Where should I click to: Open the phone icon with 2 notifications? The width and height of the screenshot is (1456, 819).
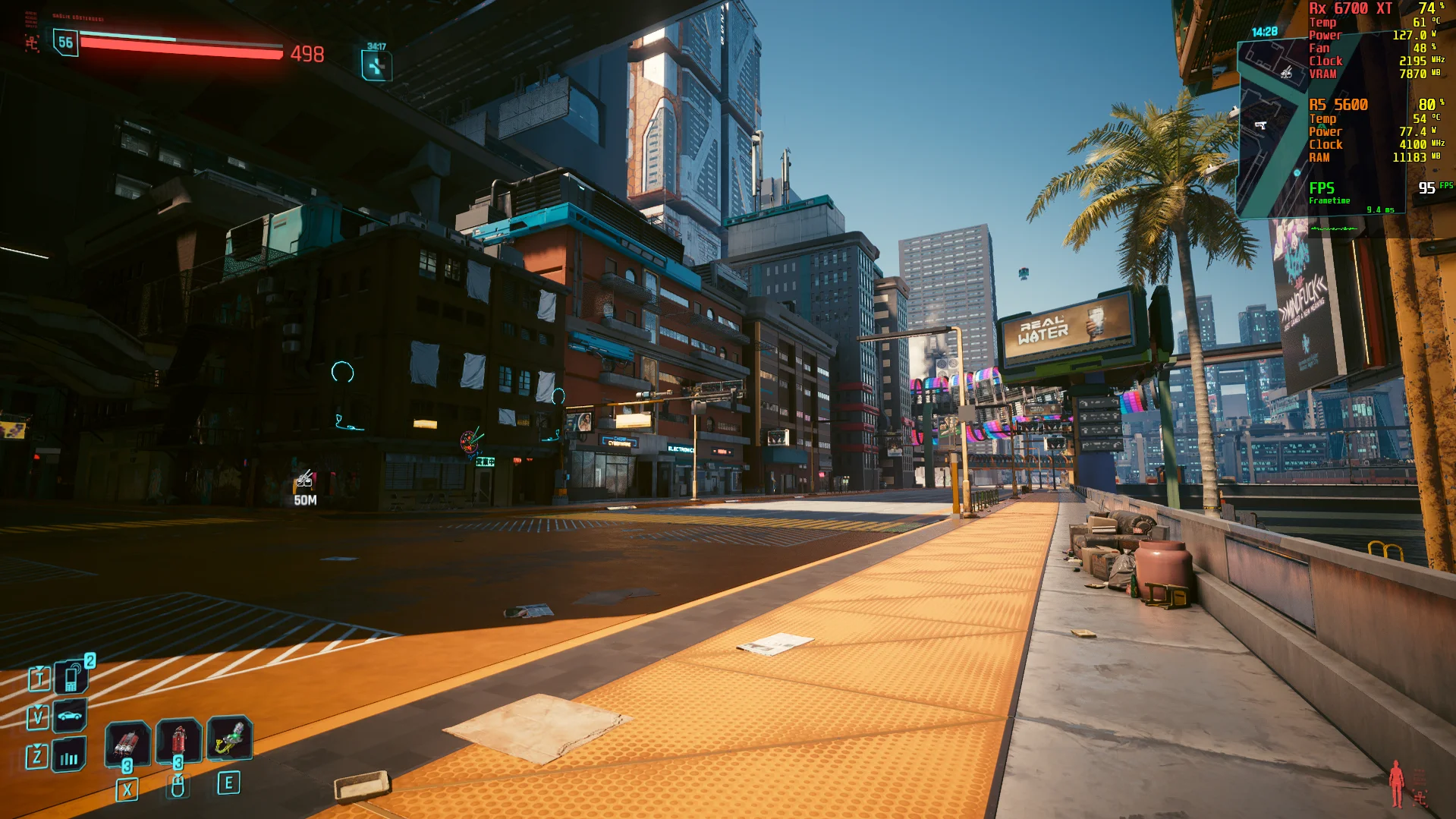click(x=71, y=677)
